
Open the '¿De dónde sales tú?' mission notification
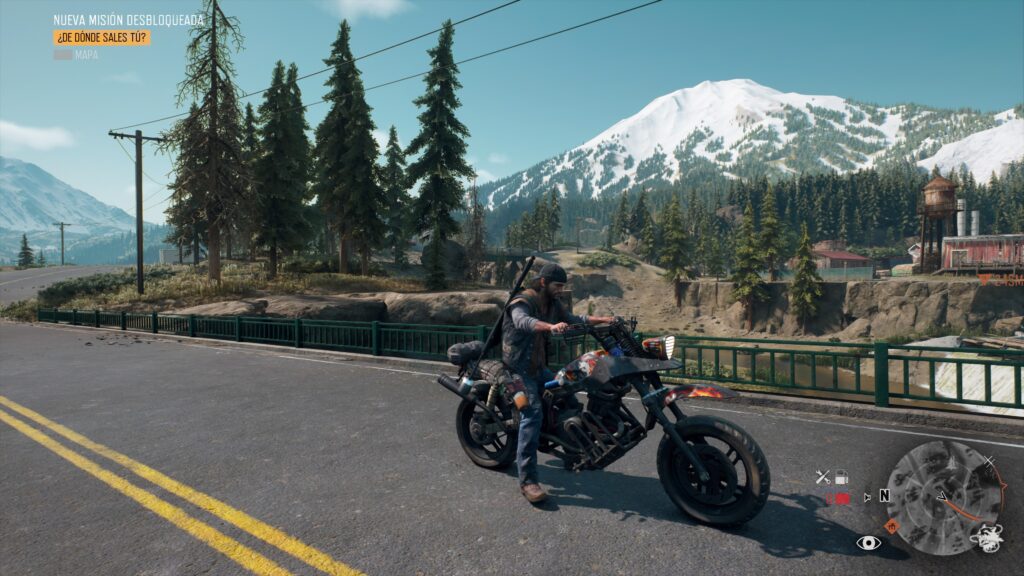pyautogui.click(x=102, y=37)
